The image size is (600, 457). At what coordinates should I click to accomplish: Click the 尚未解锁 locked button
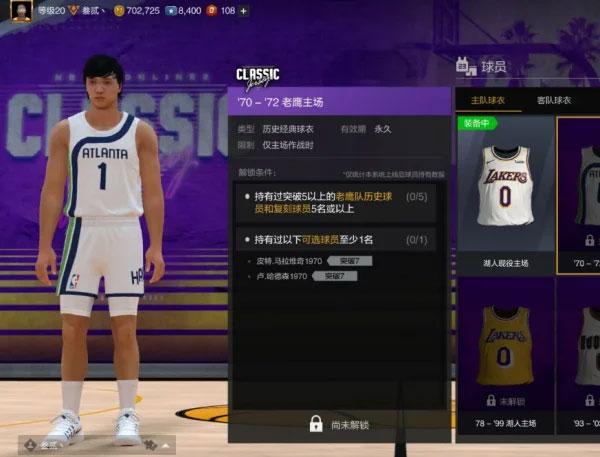tap(340, 424)
